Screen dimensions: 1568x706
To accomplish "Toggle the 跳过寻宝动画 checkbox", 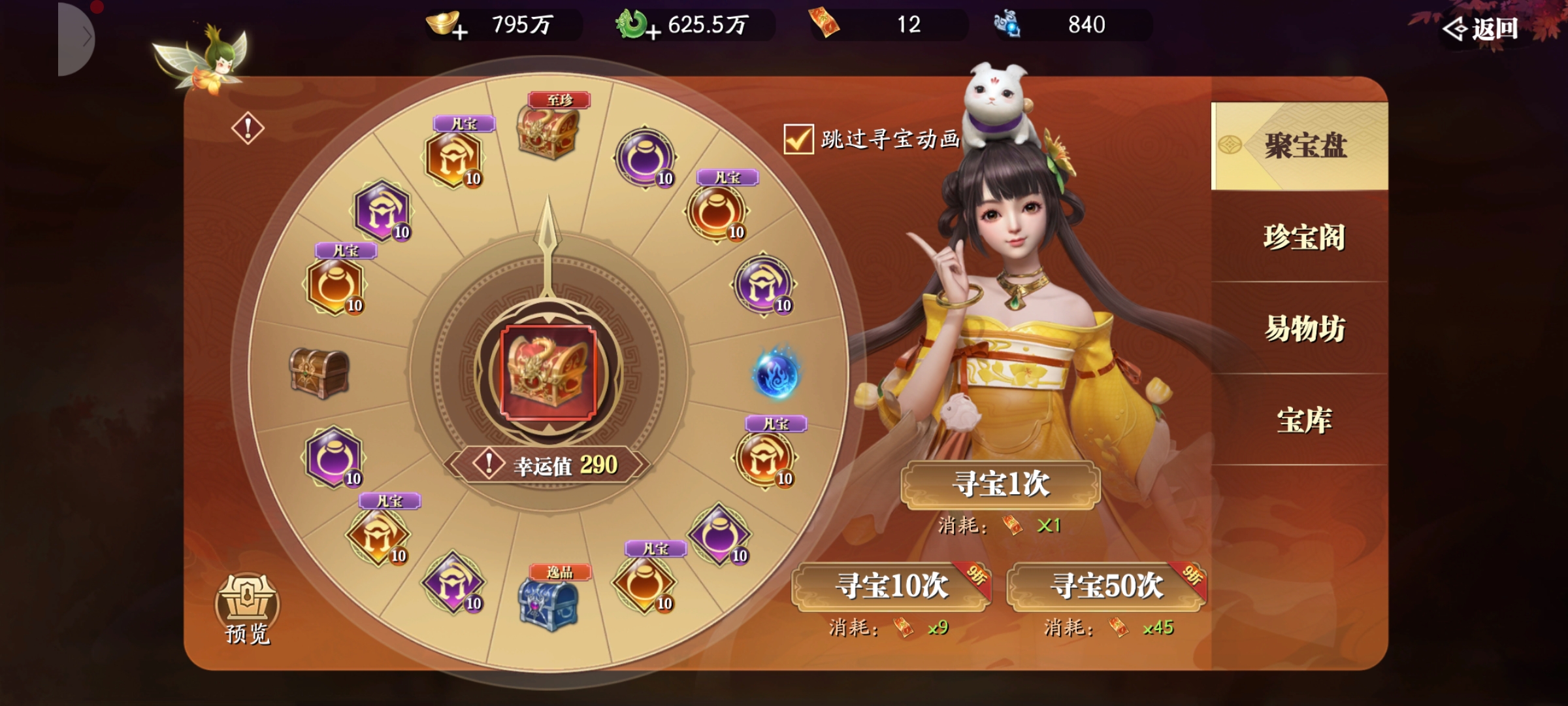I will tap(798, 139).
